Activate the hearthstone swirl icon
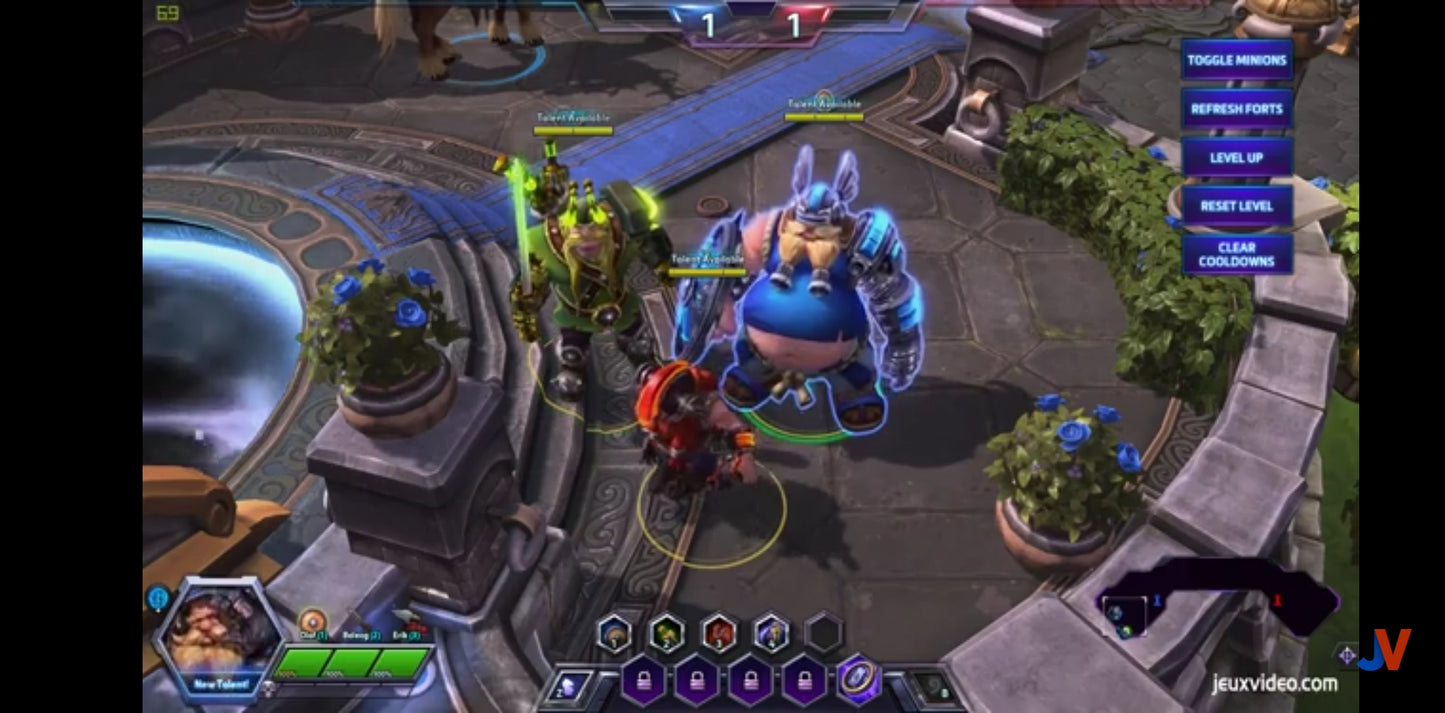 point(932,687)
